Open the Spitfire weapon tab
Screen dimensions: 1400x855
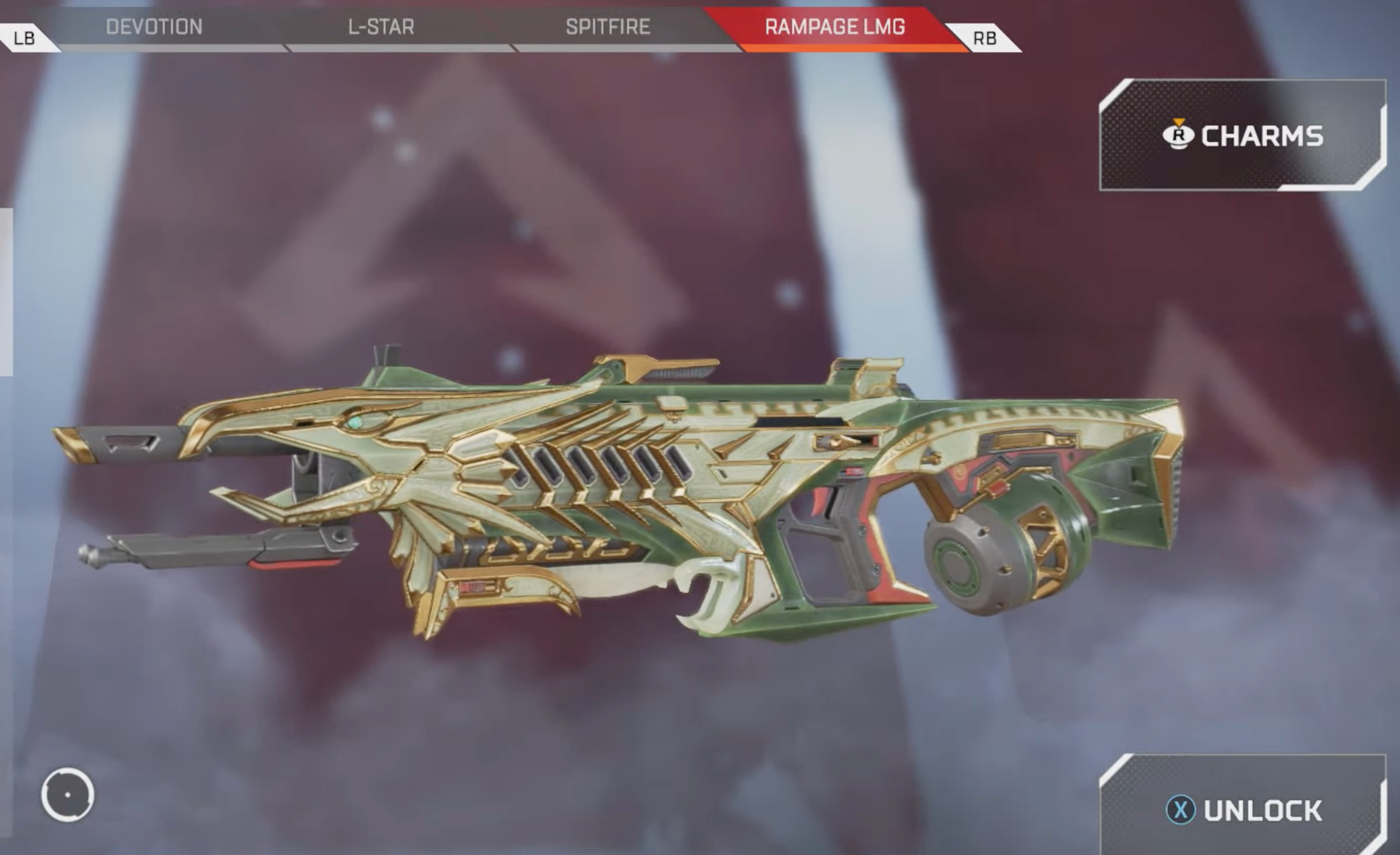point(607,27)
